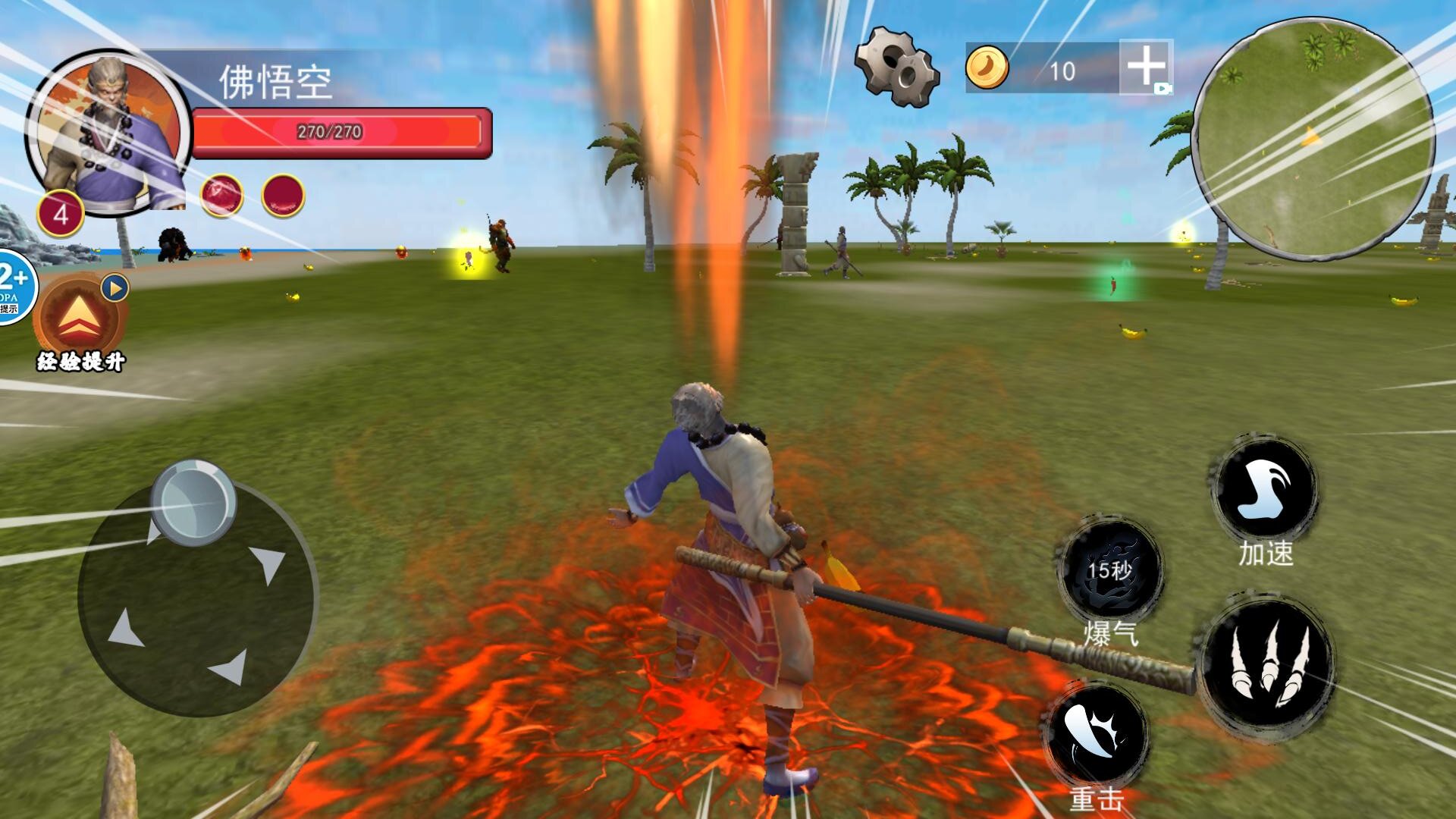
Task: Trigger the 爆气 burst skill
Action: click(1110, 571)
